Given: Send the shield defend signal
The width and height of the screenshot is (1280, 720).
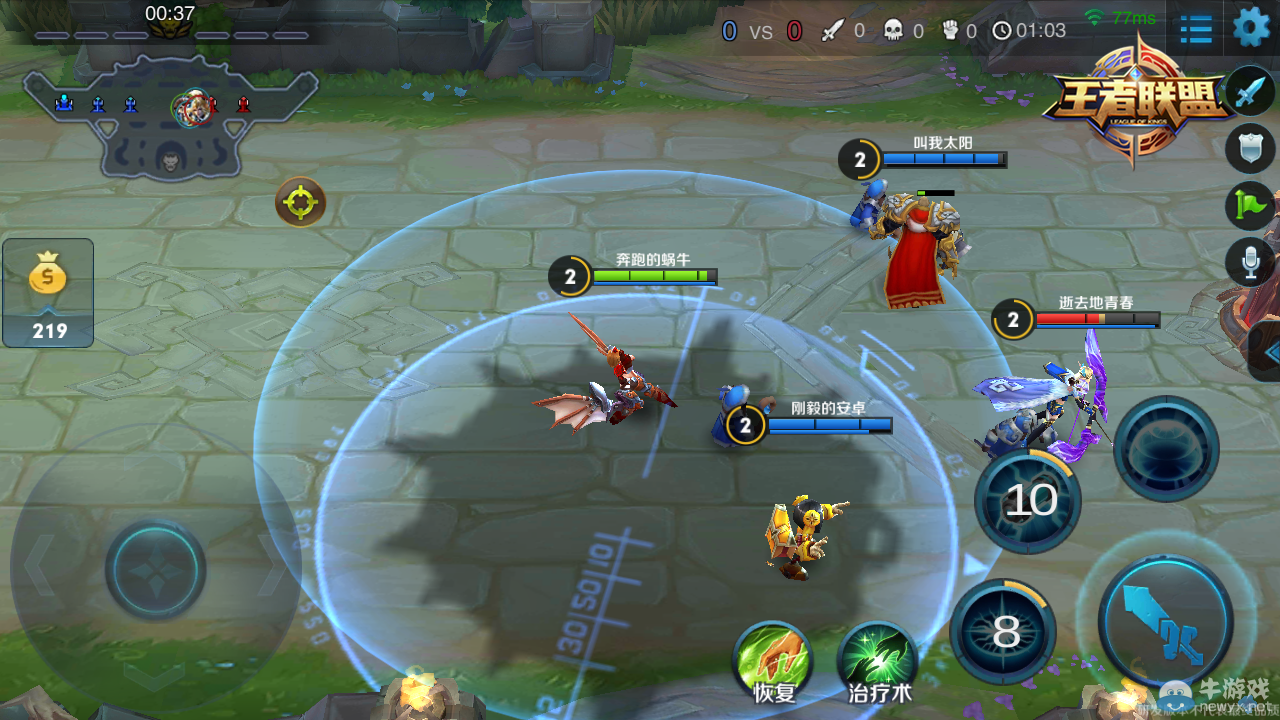Looking at the screenshot, I should tap(1250, 148).
